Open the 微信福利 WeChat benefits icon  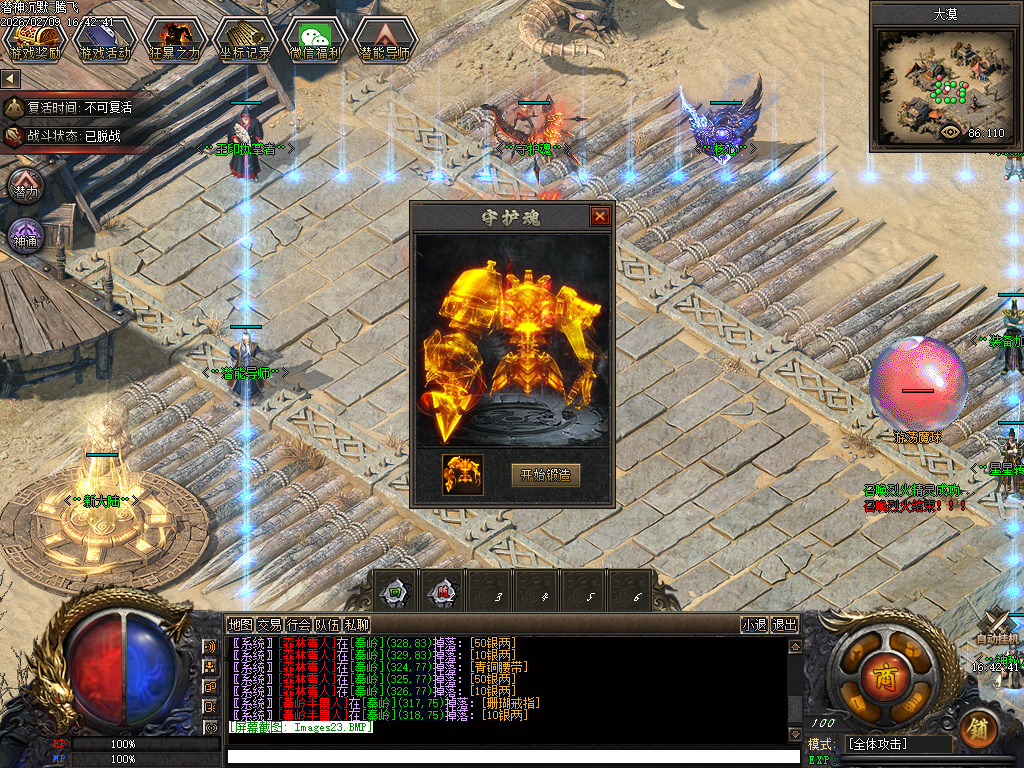(314, 40)
